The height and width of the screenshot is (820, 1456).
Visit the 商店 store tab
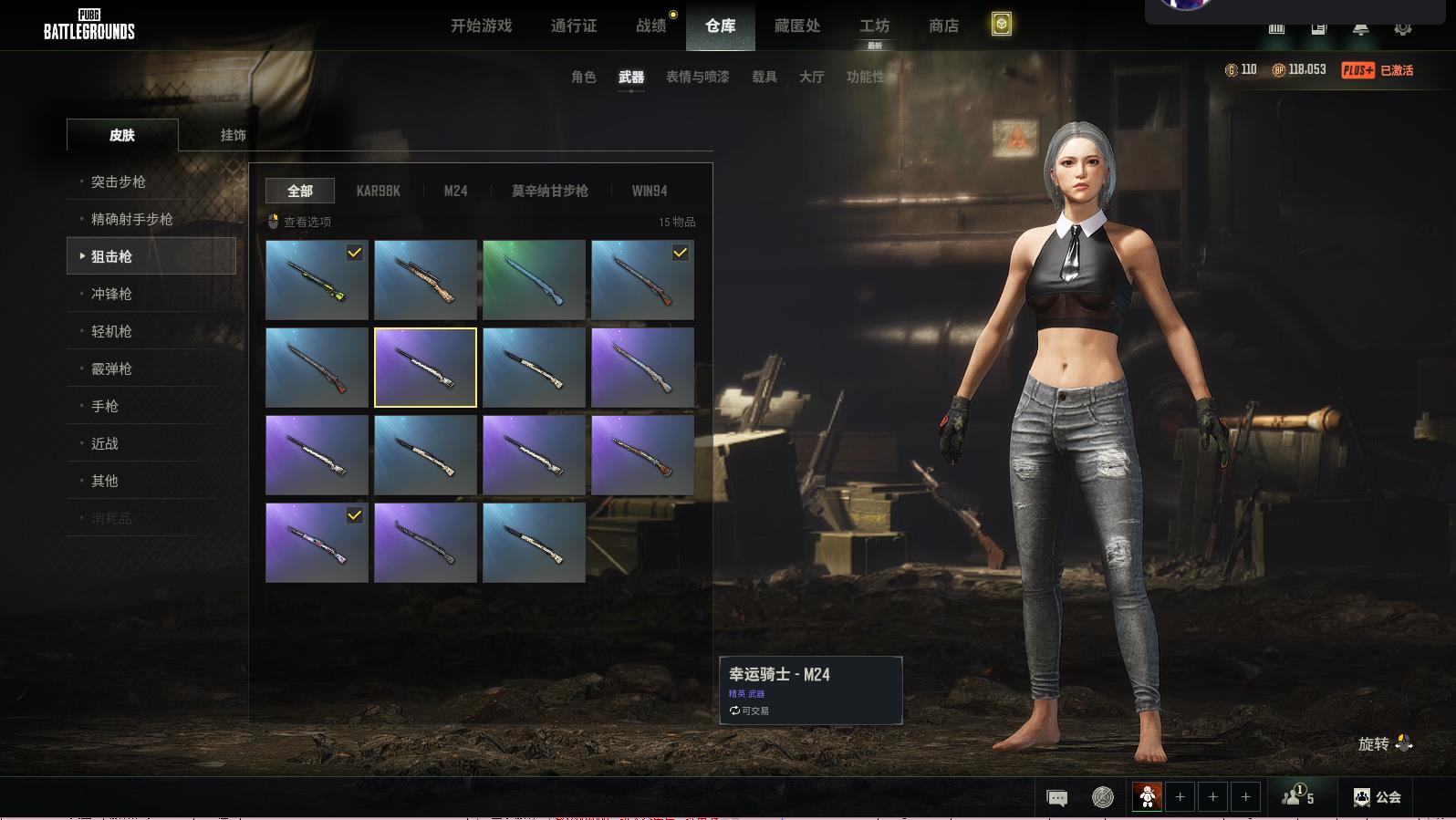tap(943, 26)
